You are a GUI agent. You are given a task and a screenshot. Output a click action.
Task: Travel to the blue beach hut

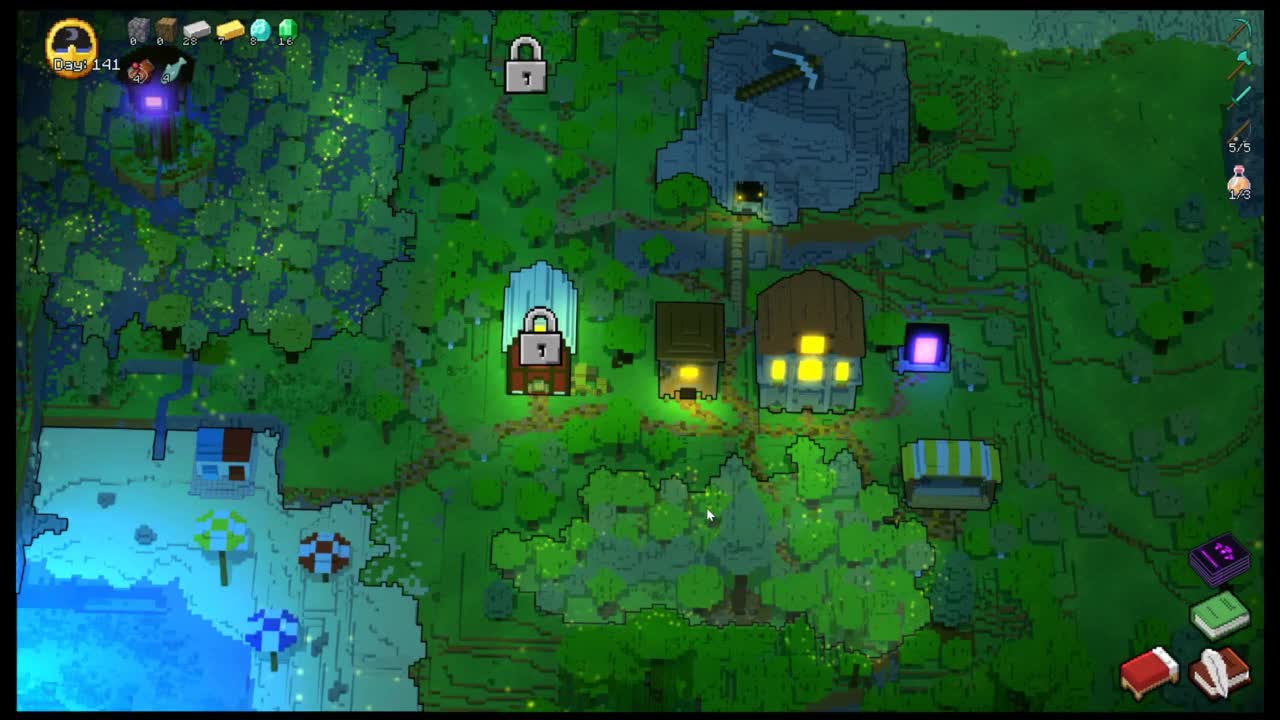pyautogui.click(x=223, y=460)
